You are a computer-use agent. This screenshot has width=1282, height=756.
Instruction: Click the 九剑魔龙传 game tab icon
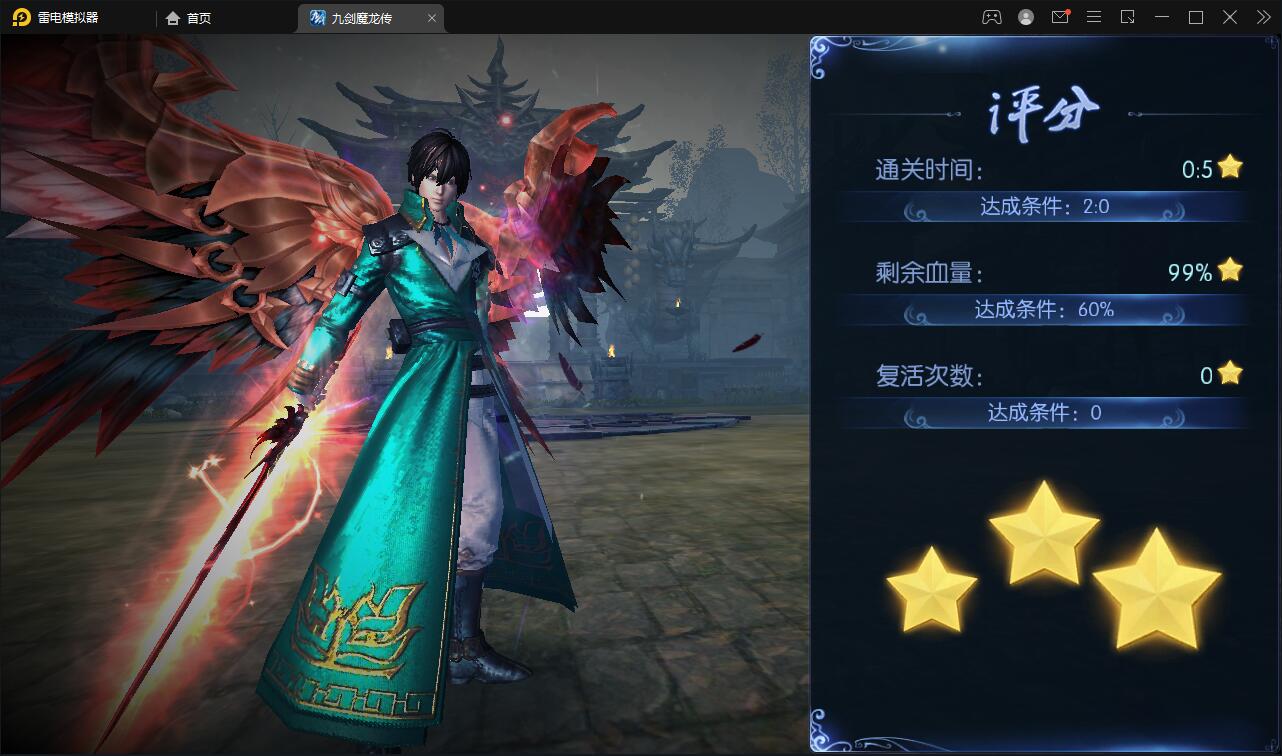[x=315, y=17]
